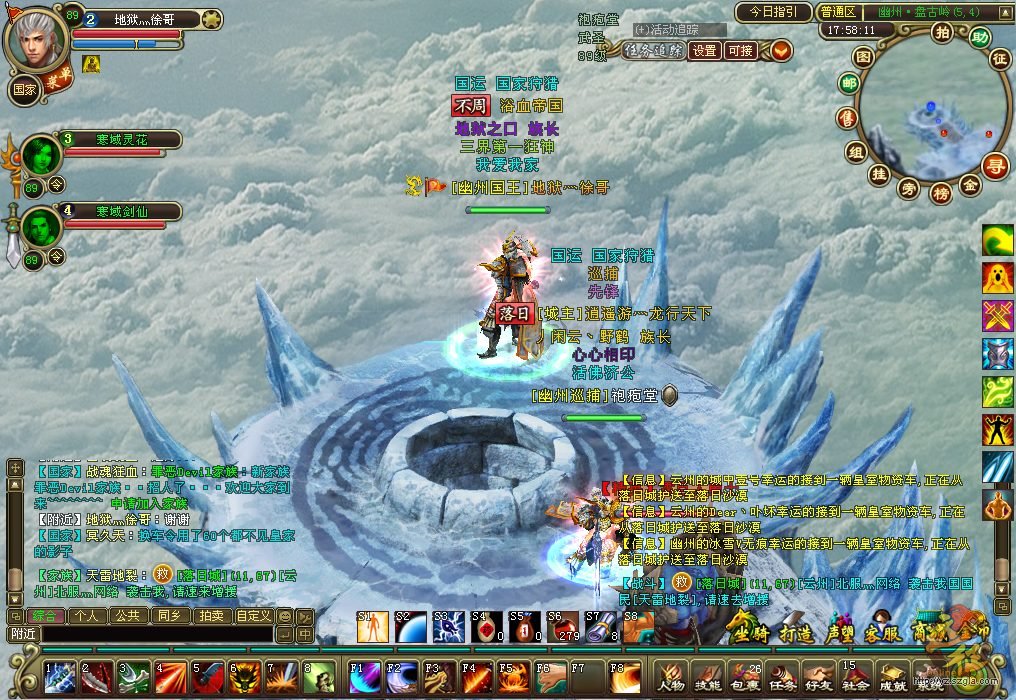Open the 坐骑 mount menu
The image size is (1016, 700).
click(749, 632)
